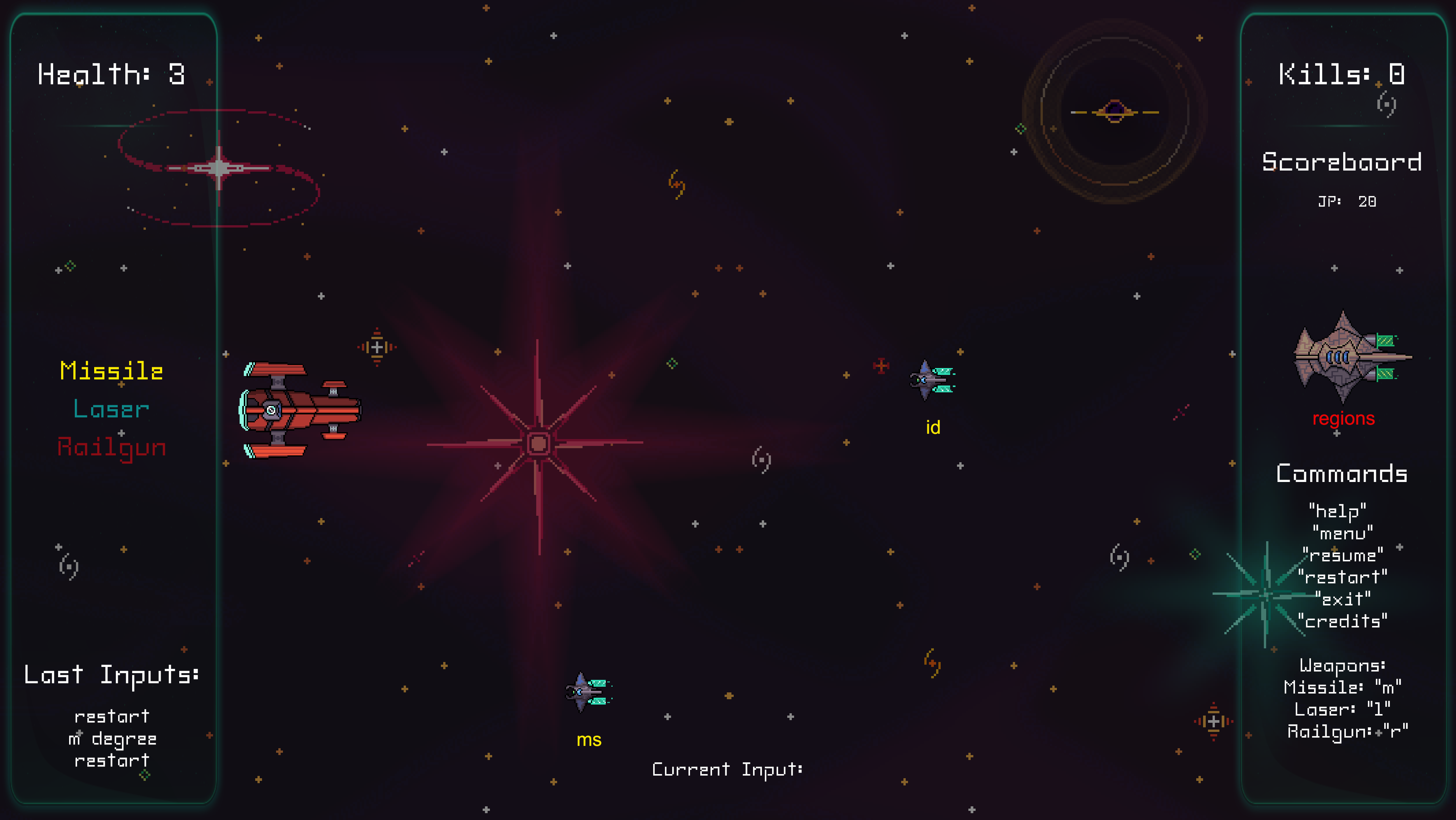Toggle the Railgun weapon selection
Screen dimensions: 1456x820
pos(111,447)
